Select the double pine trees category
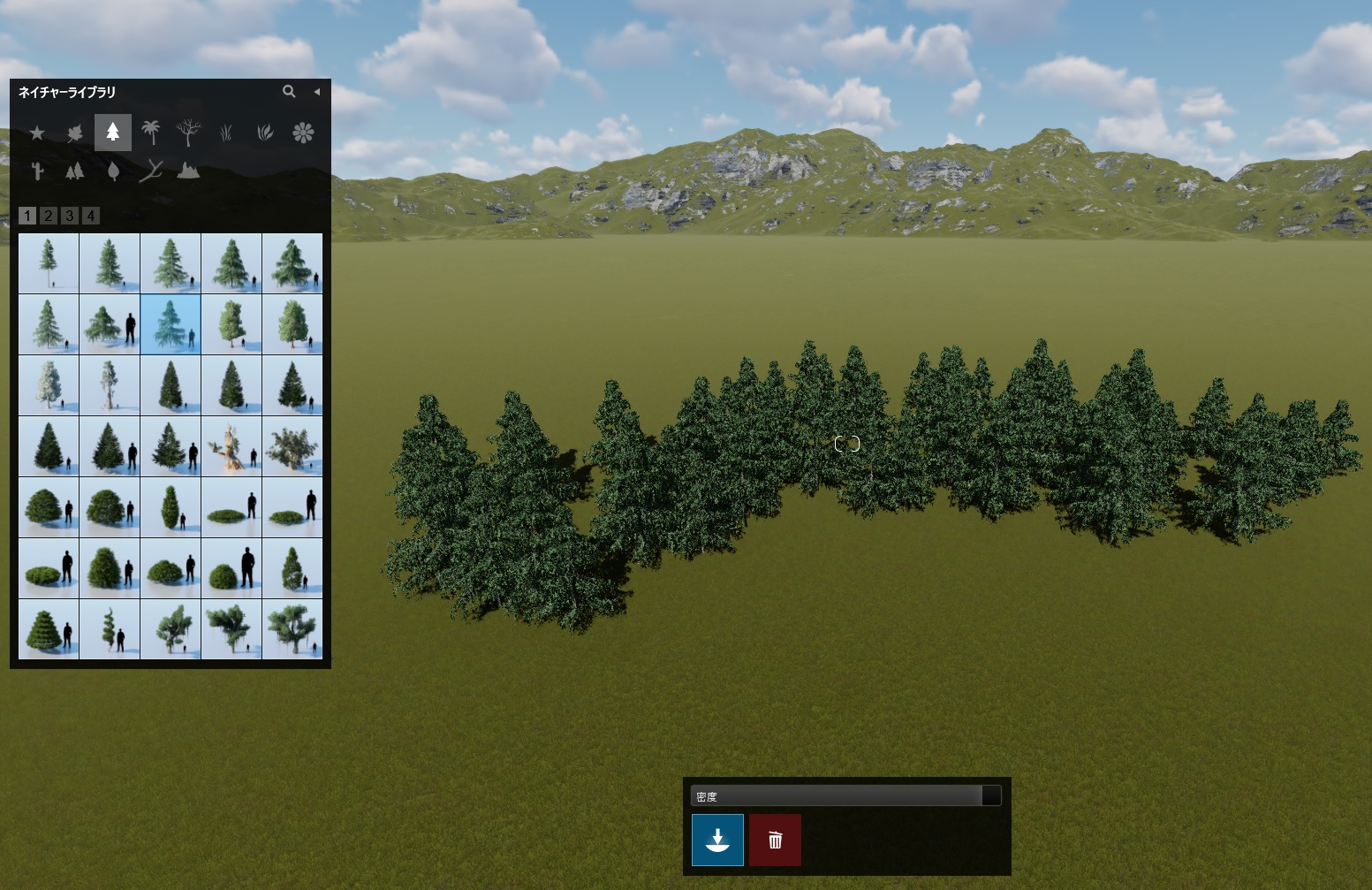This screenshot has width=1372, height=890. (75, 171)
